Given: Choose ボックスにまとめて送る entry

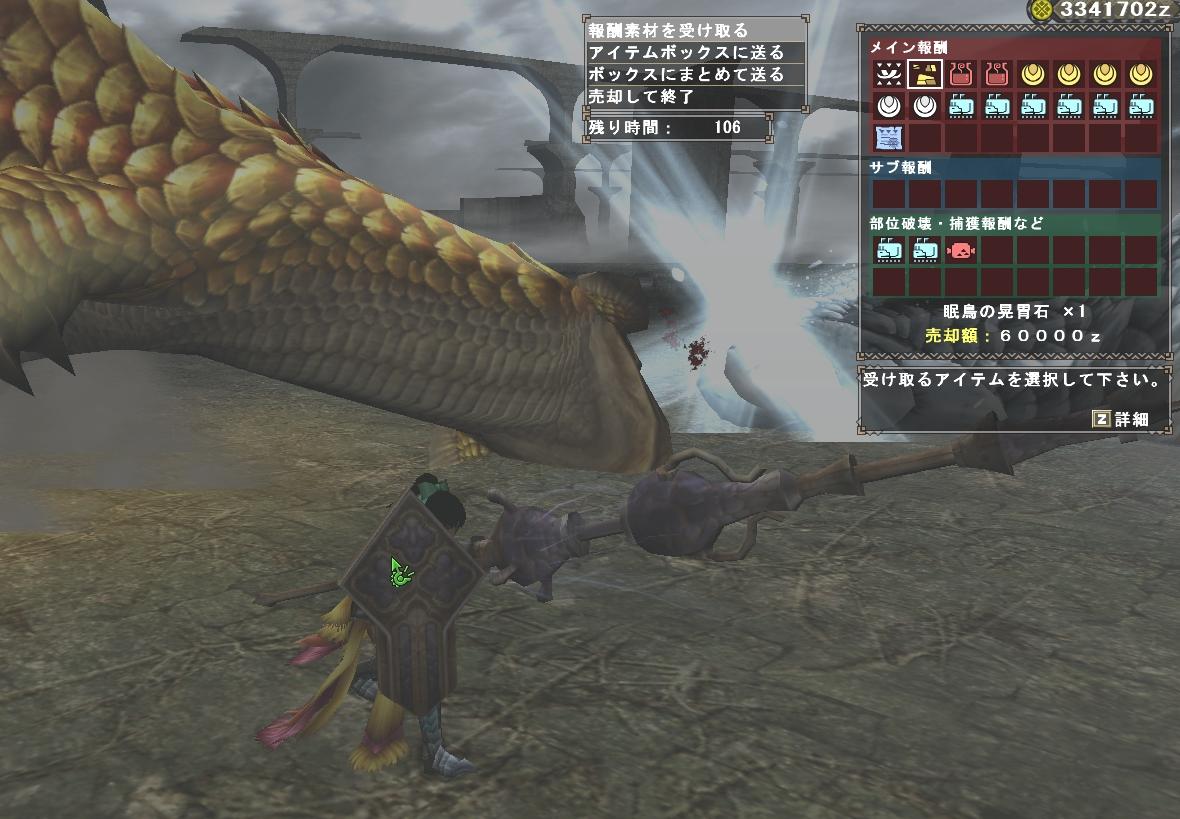Looking at the screenshot, I should tap(685, 75).
